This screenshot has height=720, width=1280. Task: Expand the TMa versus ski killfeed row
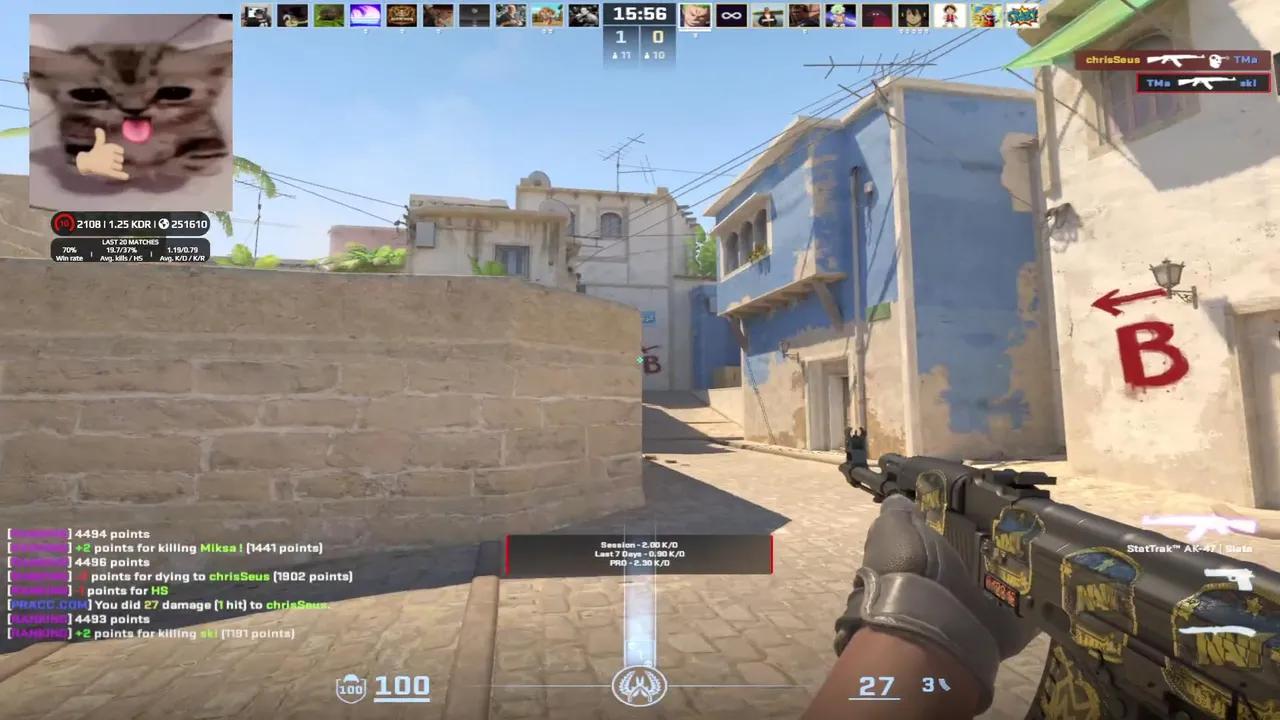(1205, 82)
